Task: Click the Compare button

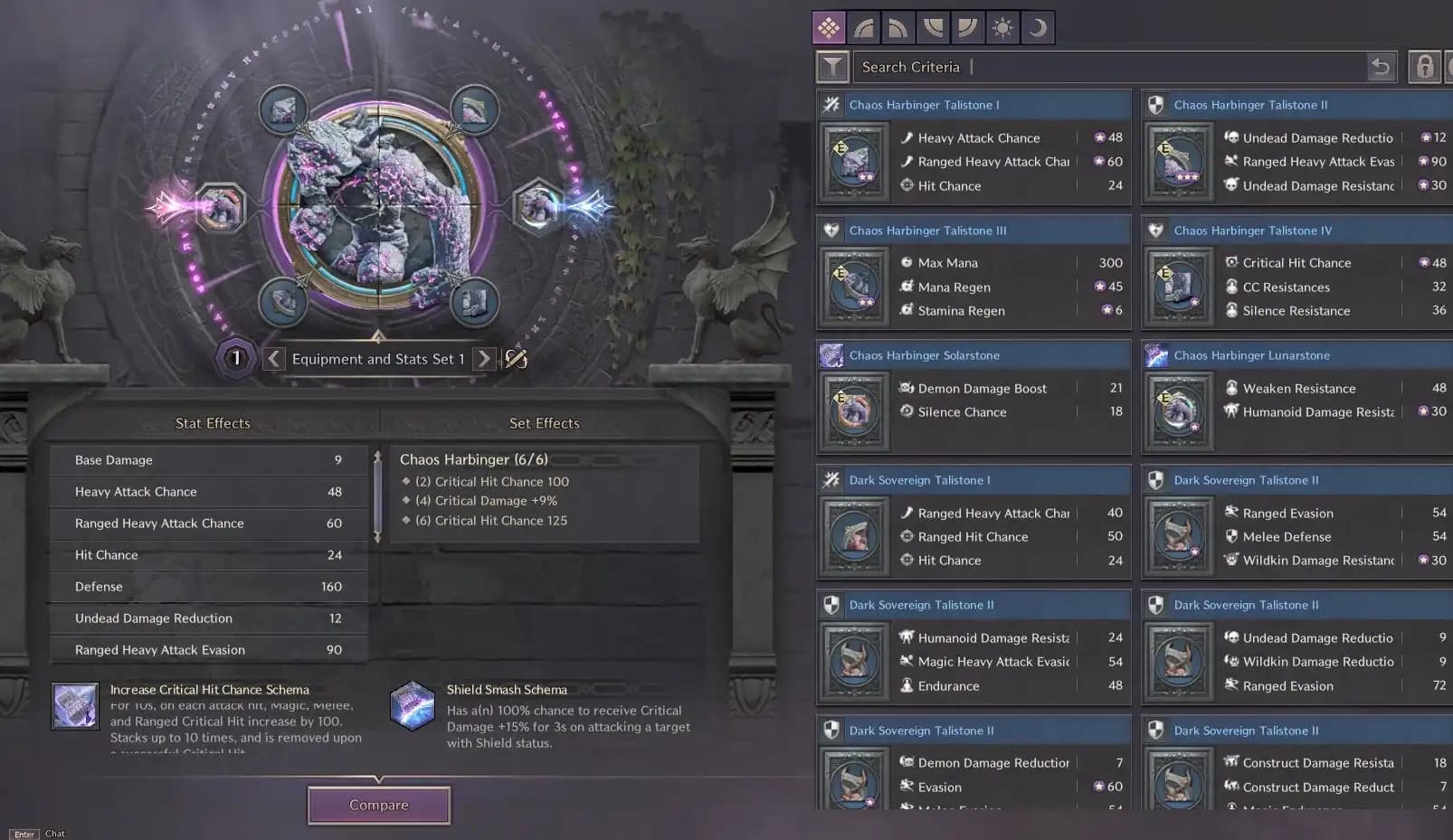Action: (x=379, y=805)
